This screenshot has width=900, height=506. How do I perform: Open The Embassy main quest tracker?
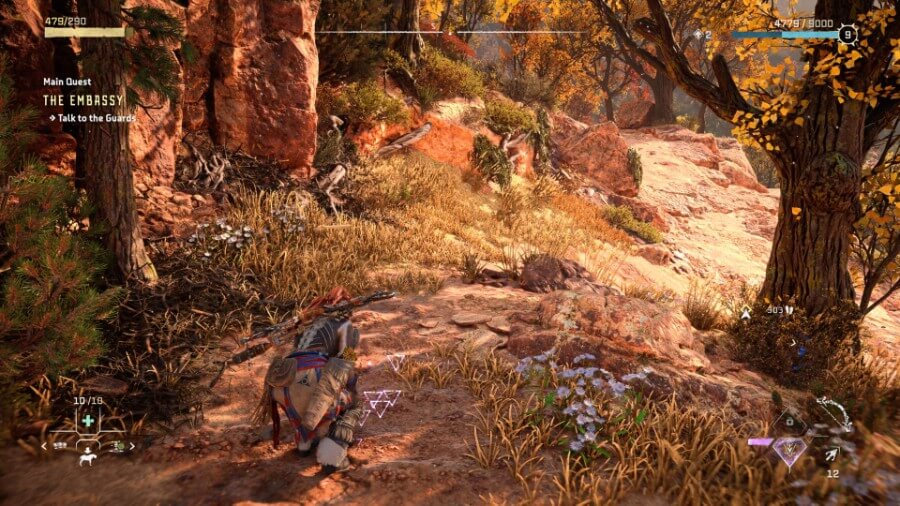tap(85, 100)
